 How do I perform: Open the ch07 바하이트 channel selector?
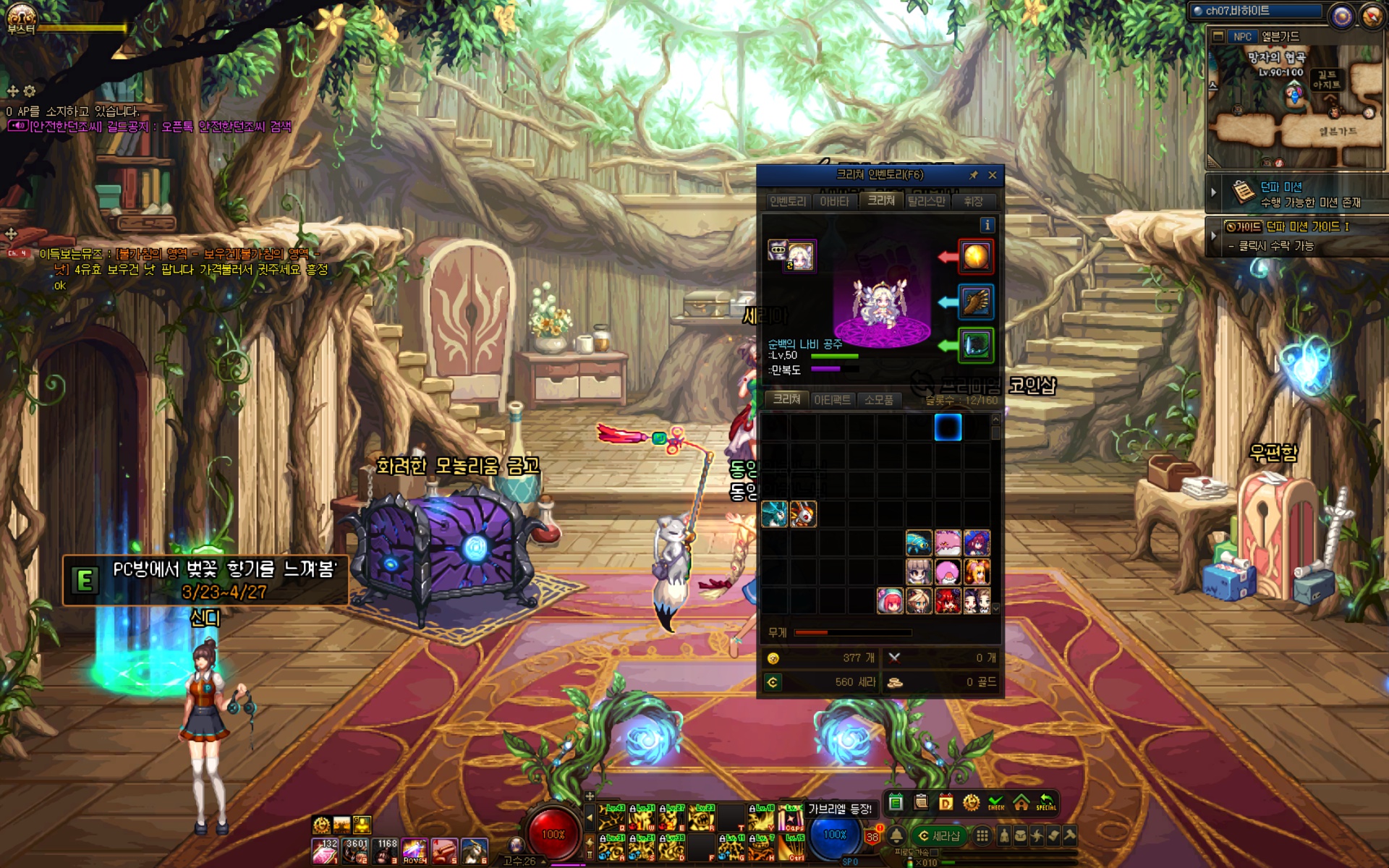1257,11
